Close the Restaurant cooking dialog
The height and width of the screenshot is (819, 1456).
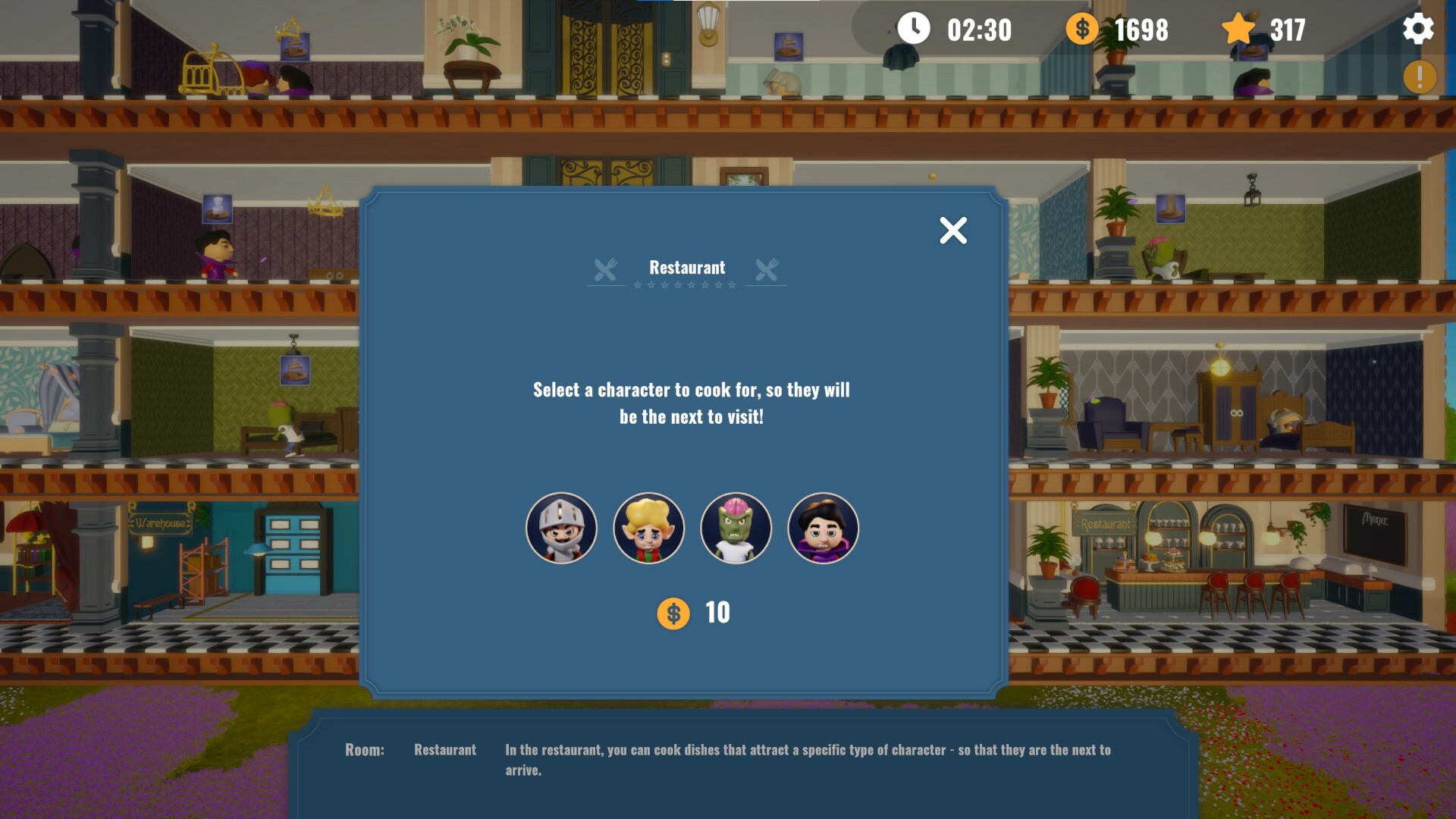coord(952,230)
